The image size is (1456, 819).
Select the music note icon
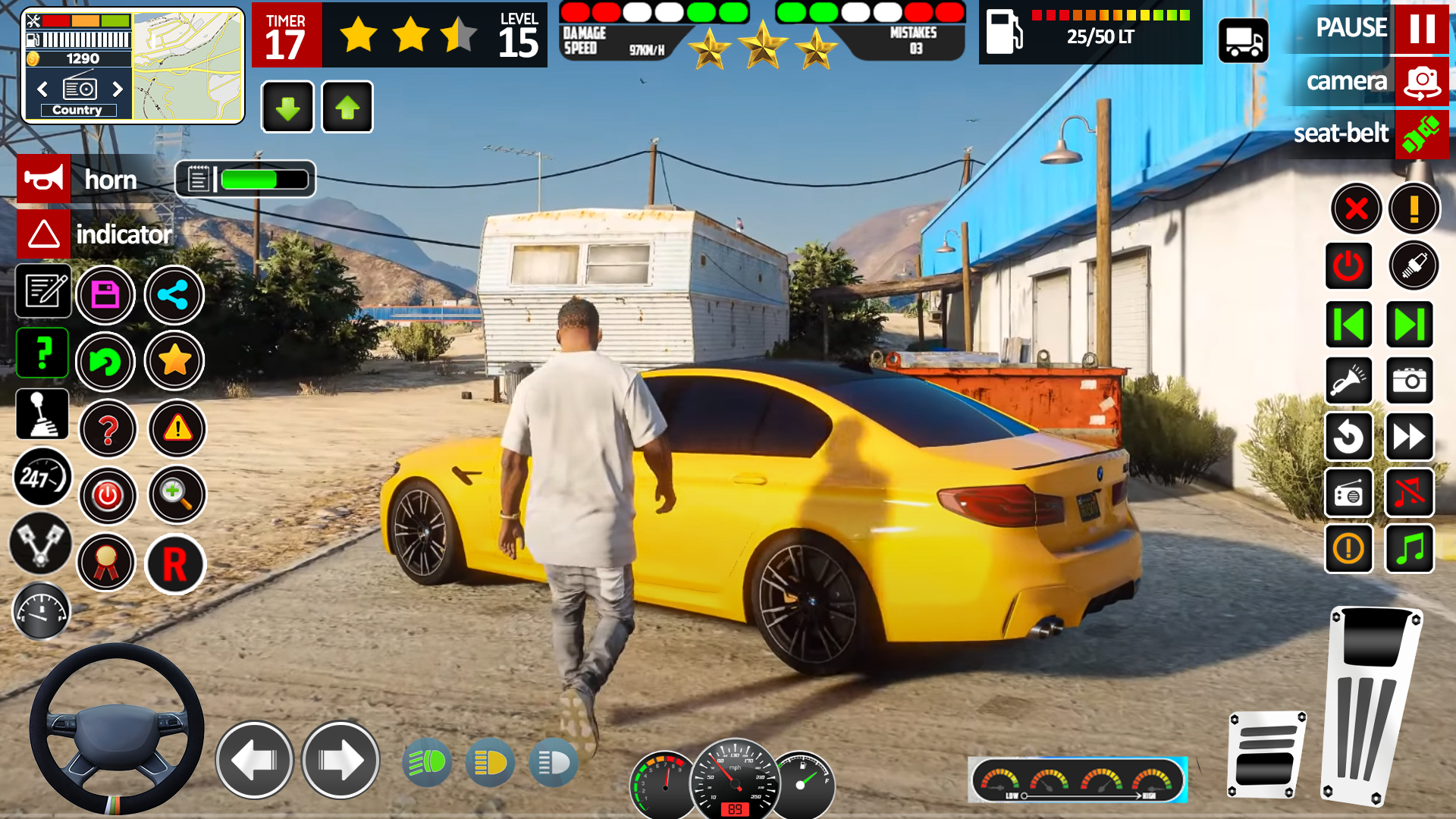coord(1410,549)
